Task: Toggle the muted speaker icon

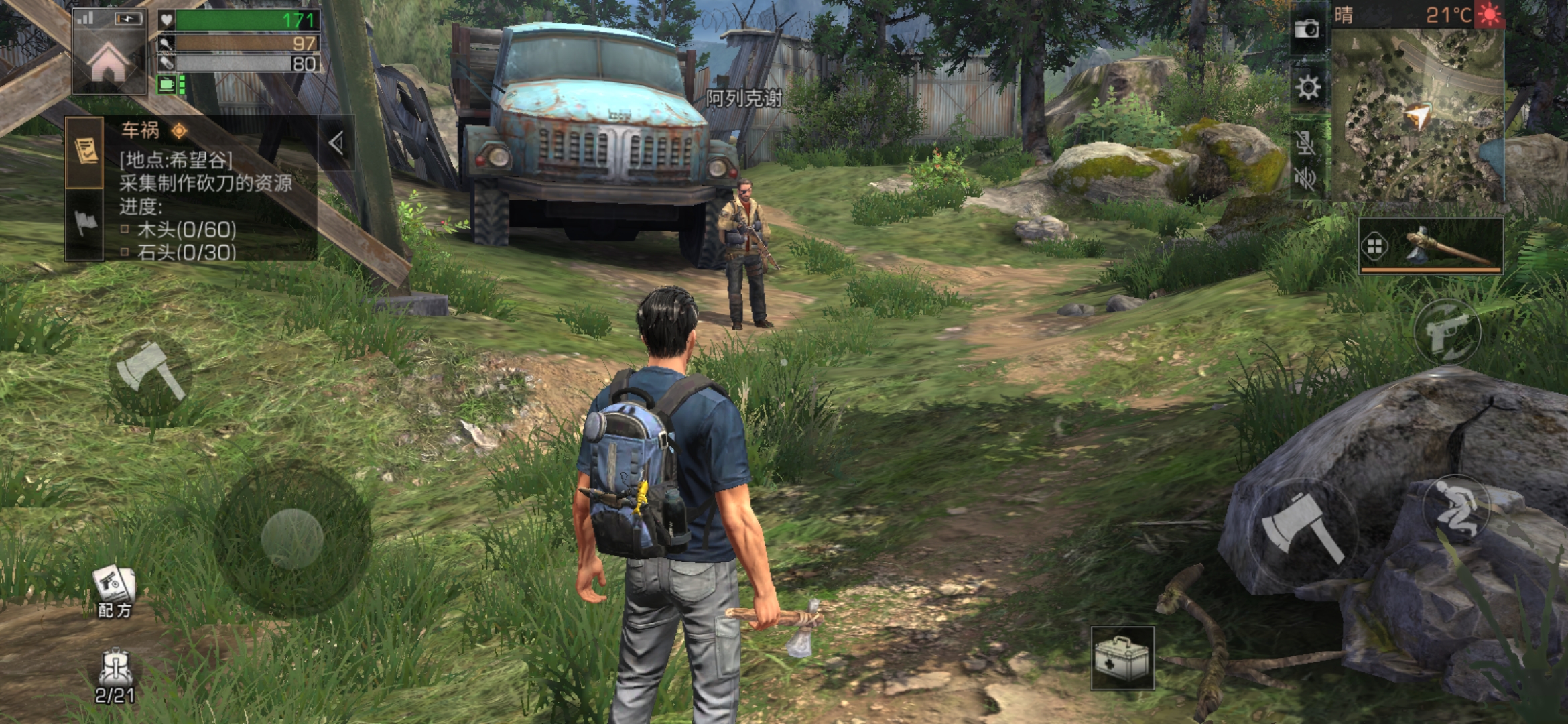Action: pyautogui.click(x=1306, y=178)
